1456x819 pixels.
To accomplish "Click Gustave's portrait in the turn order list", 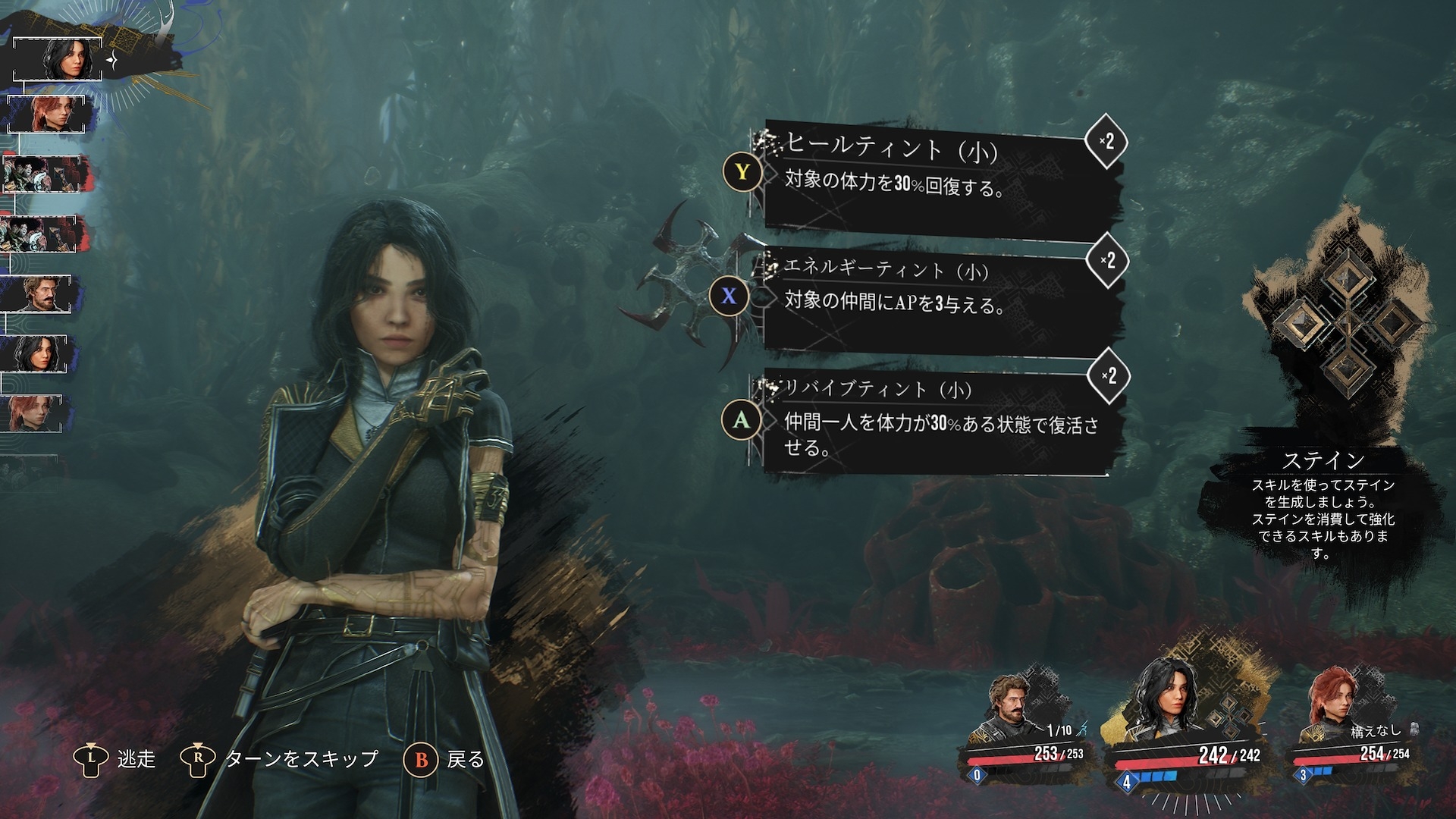I will [x=39, y=294].
